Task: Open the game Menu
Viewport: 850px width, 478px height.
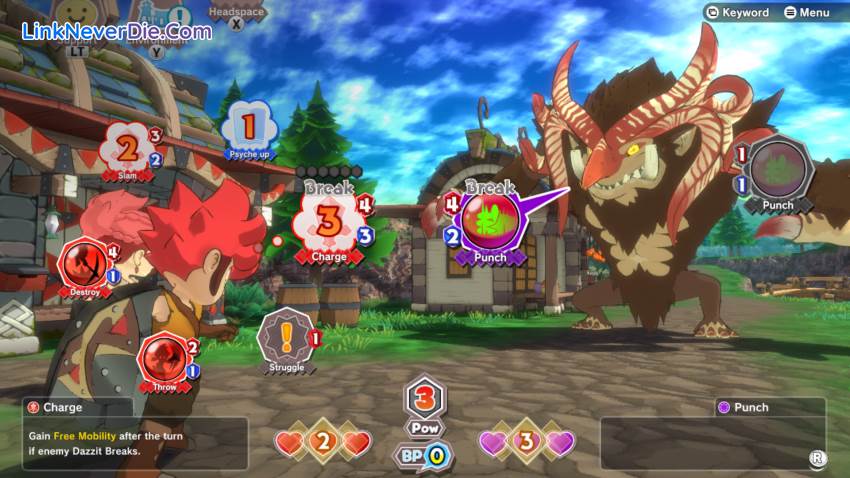Action: click(806, 12)
